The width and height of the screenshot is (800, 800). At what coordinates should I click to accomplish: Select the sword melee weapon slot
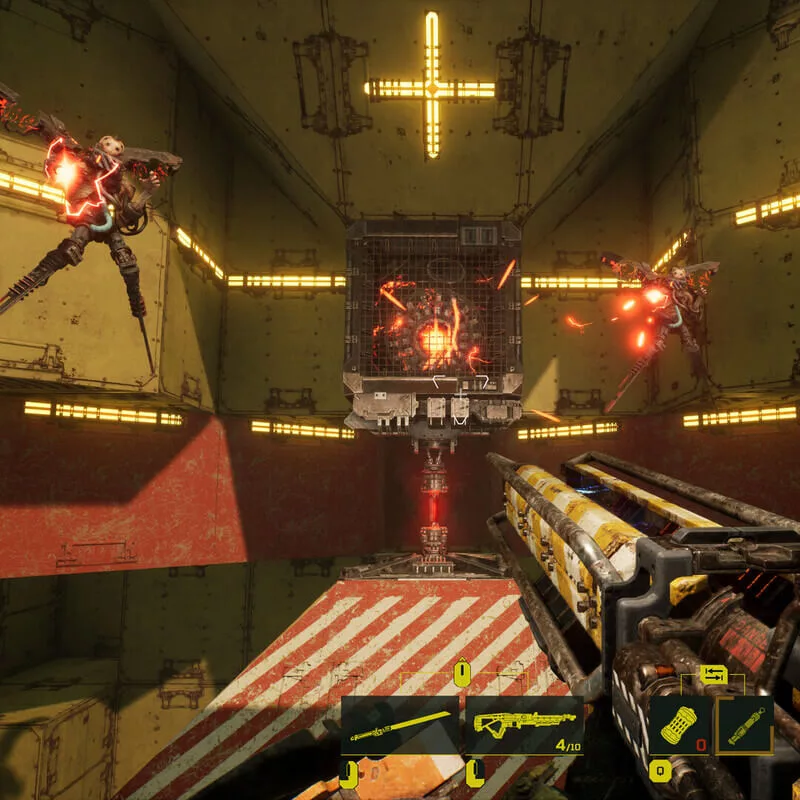coord(400,726)
